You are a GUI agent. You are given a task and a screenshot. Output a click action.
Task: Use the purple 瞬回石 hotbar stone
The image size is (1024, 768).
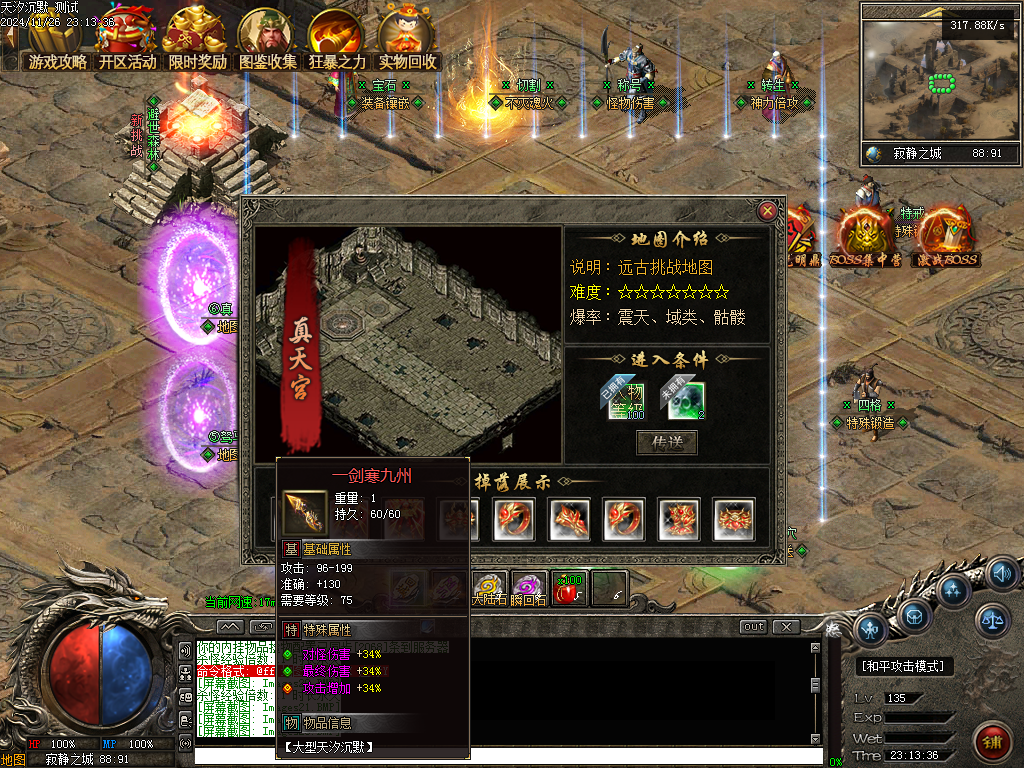coord(529,589)
